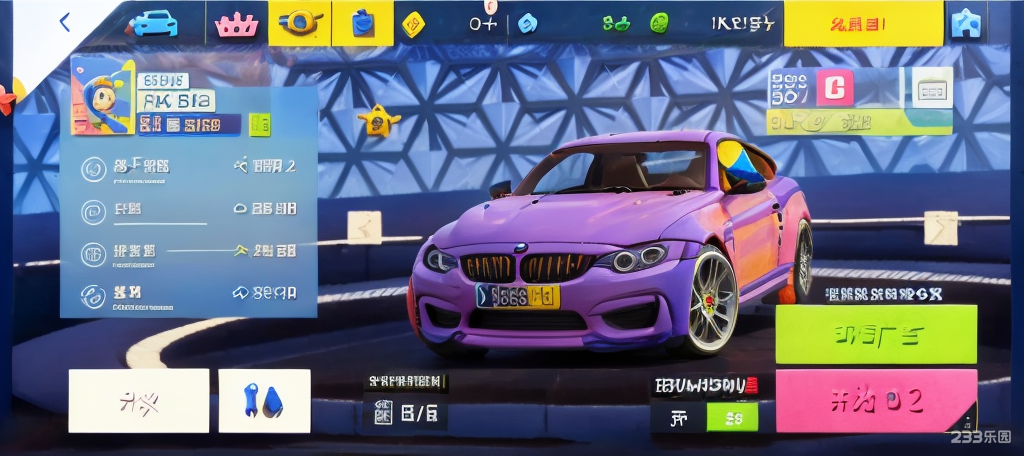The image size is (1024, 456).
Task: Tap the small green toggle button
Action: 732,417
